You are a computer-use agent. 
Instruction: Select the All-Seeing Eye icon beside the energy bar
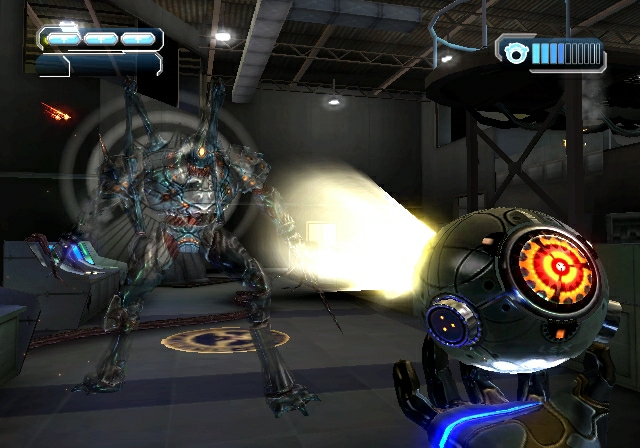click(516, 54)
